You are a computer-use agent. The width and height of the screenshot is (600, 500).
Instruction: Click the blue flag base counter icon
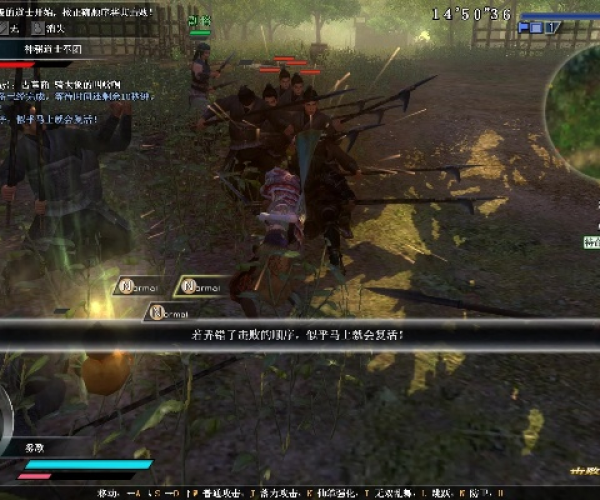pyautogui.click(x=535, y=28)
